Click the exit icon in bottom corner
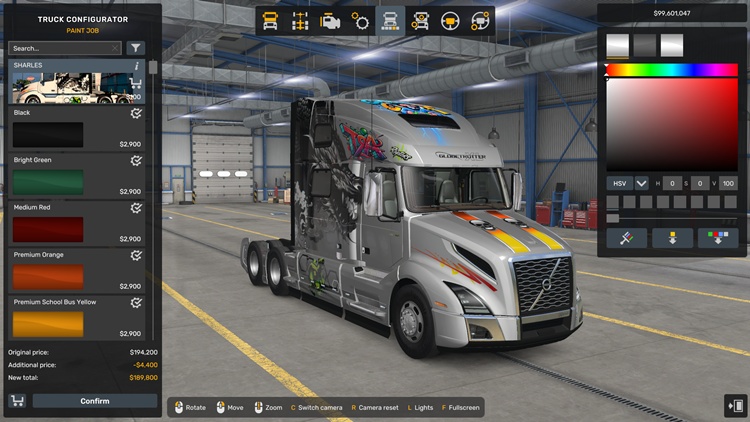Image resolution: width=750 pixels, height=422 pixels. tap(734, 405)
